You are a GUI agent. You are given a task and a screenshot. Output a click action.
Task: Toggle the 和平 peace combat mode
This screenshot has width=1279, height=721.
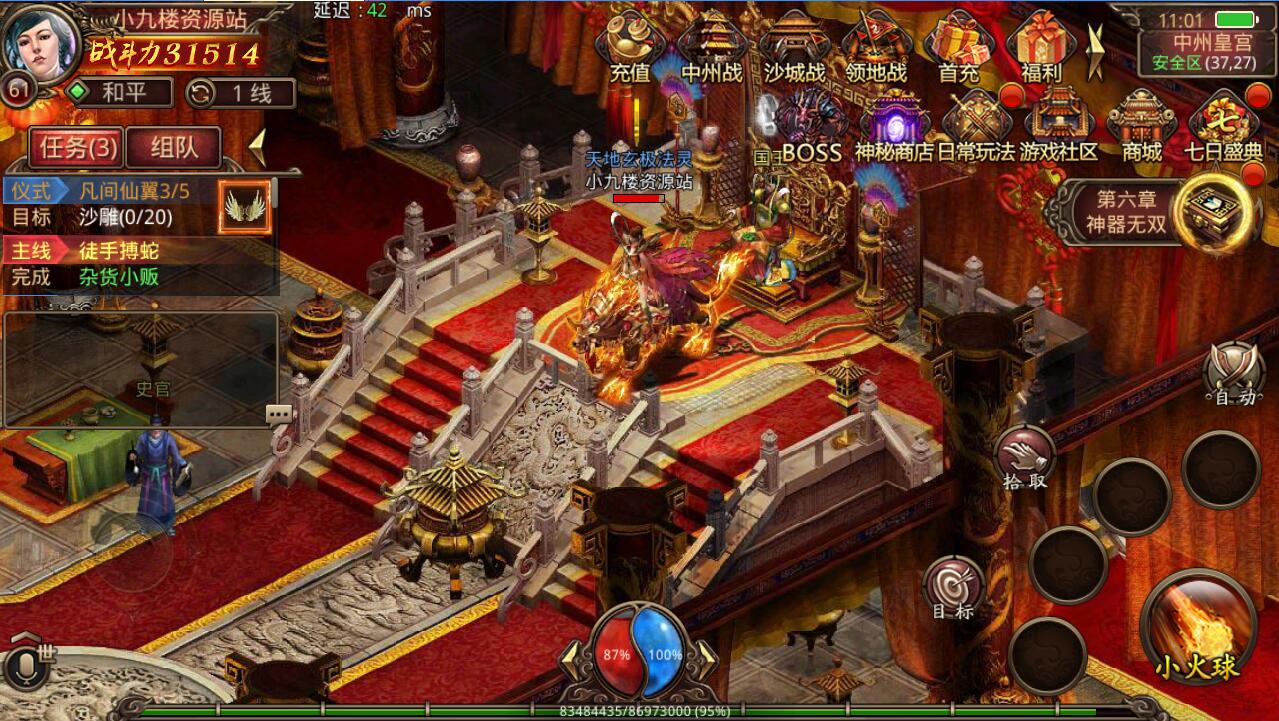[x=118, y=93]
